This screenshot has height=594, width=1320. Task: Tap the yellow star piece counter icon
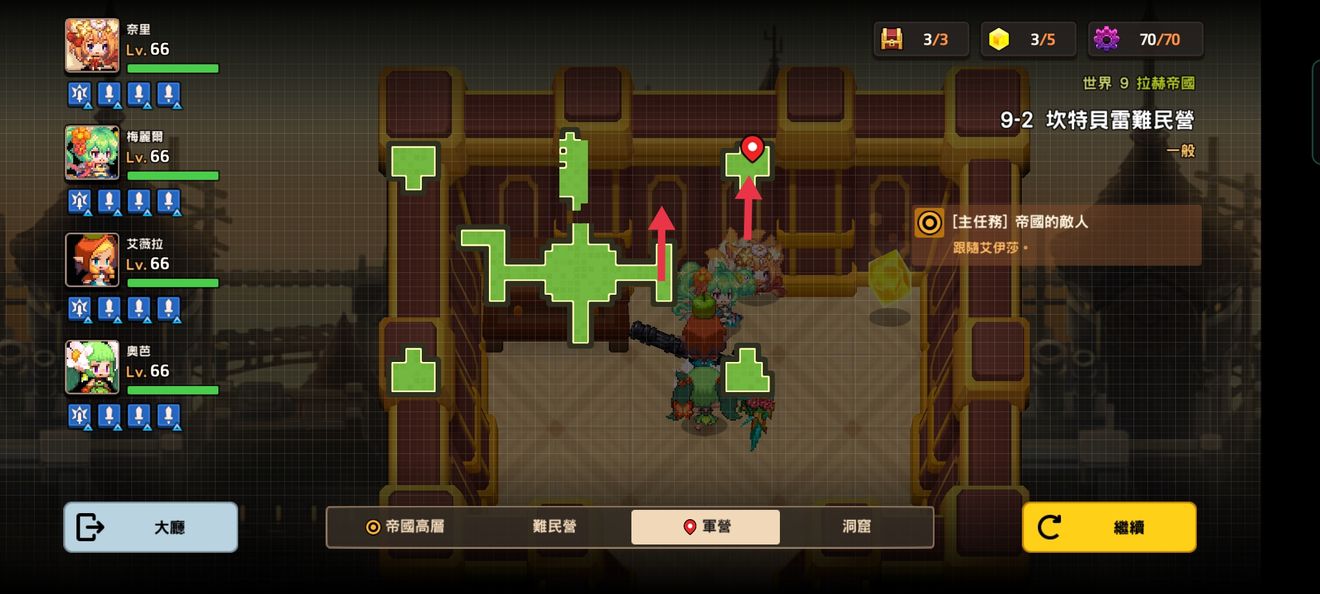998,39
